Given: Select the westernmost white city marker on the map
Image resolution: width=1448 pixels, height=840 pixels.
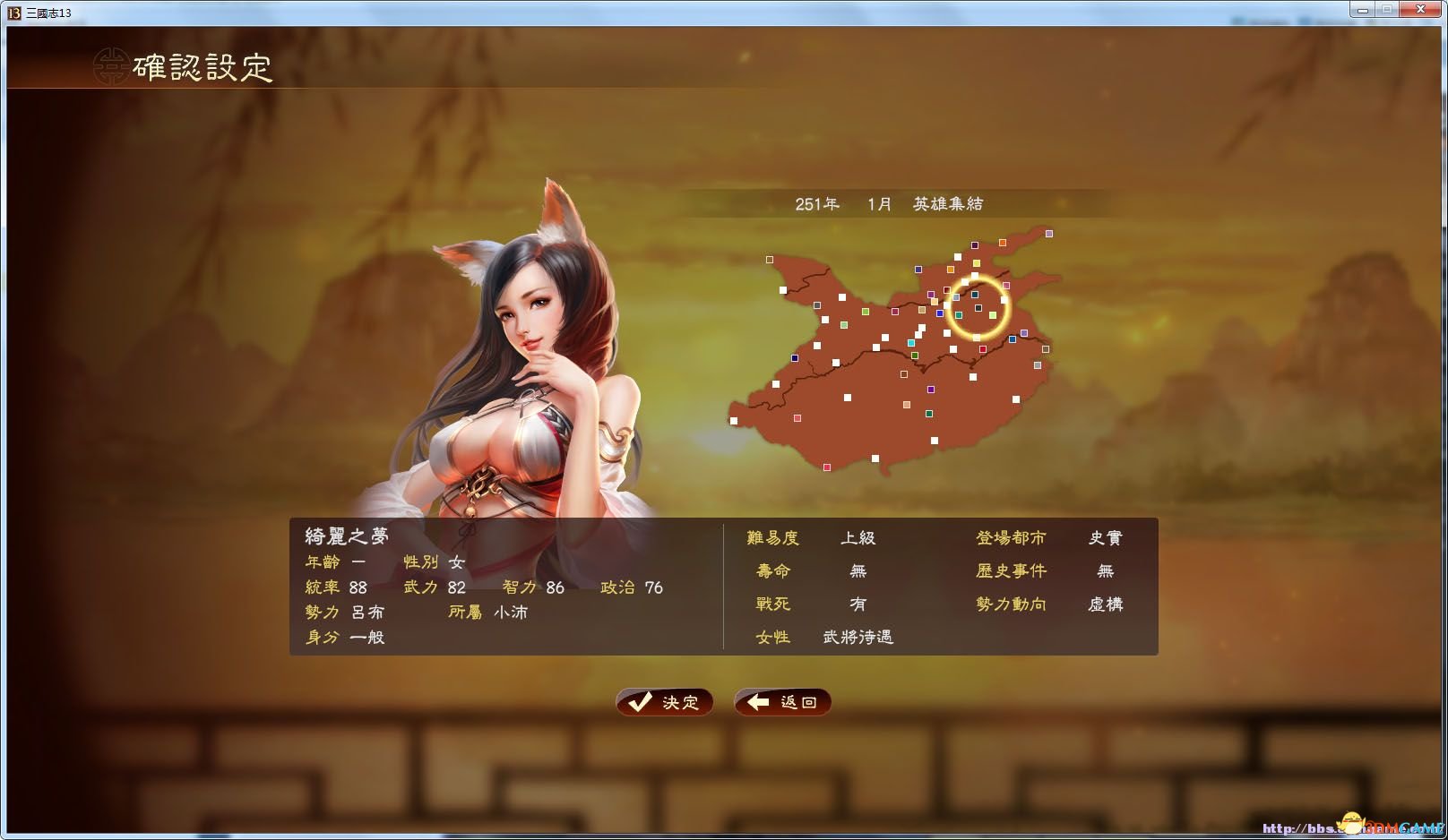Looking at the screenshot, I should click(x=737, y=419).
